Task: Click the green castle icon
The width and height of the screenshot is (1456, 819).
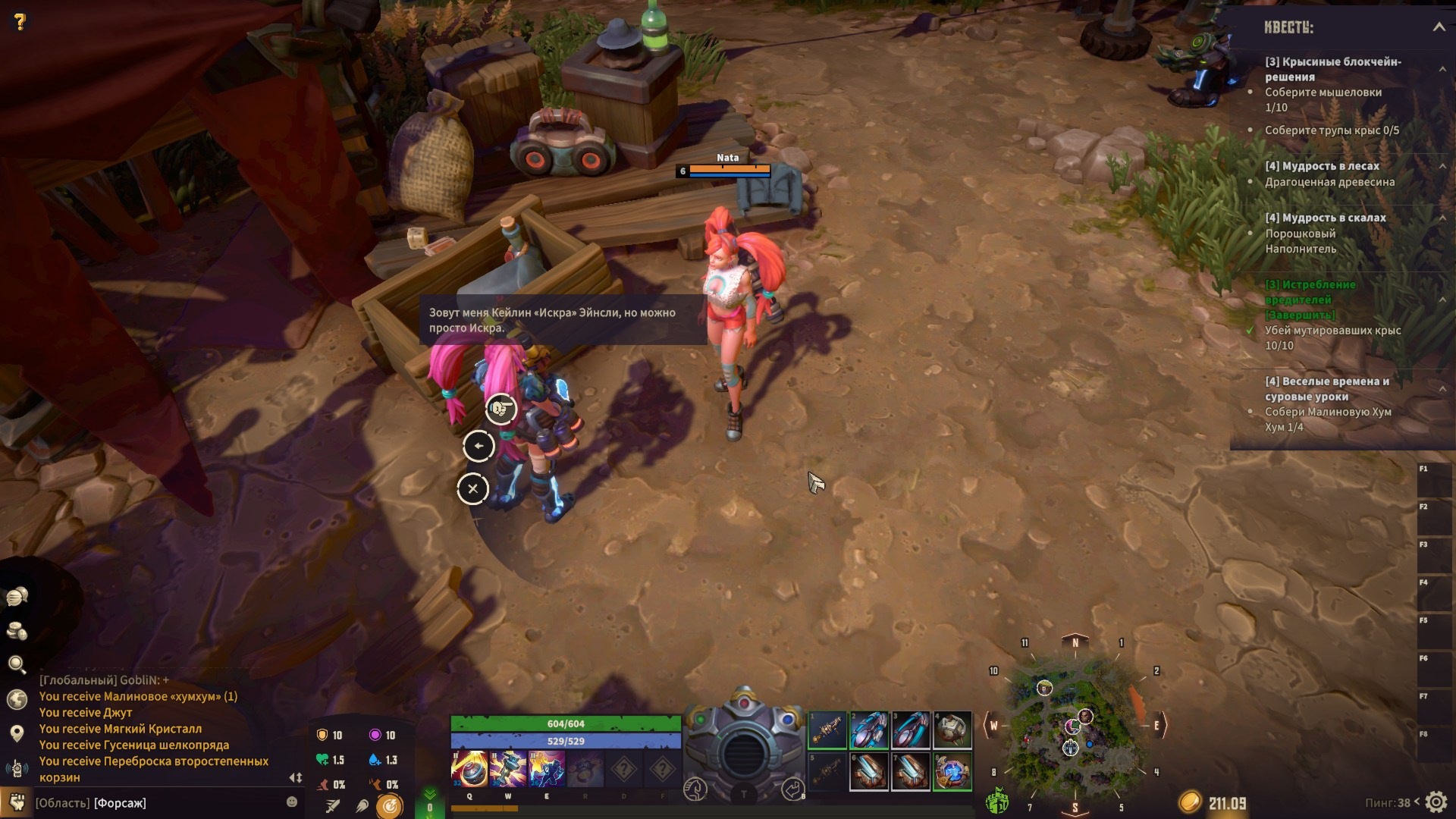Action: point(996,801)
